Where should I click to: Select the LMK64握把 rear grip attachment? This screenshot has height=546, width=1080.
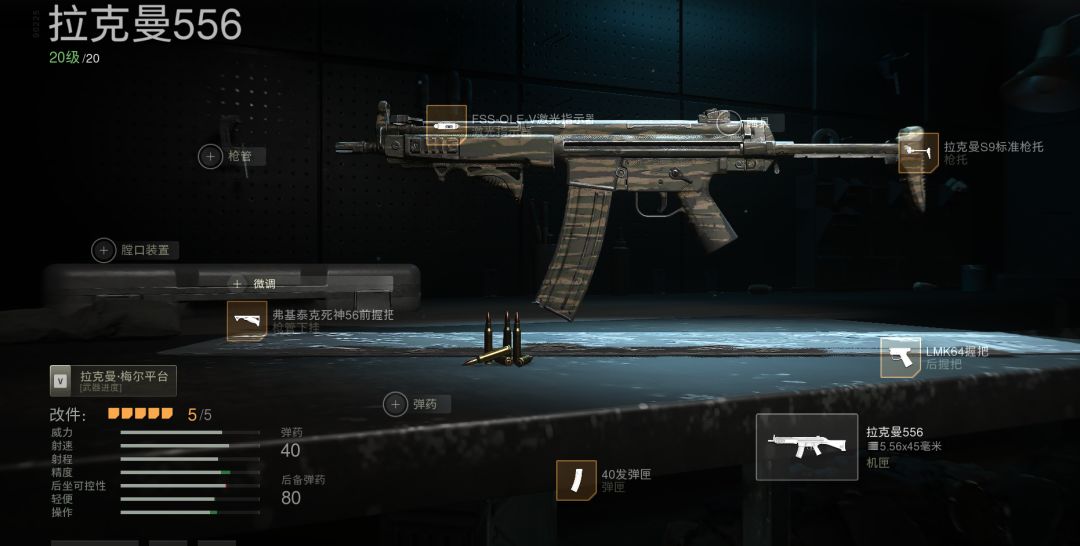point(900,357)
